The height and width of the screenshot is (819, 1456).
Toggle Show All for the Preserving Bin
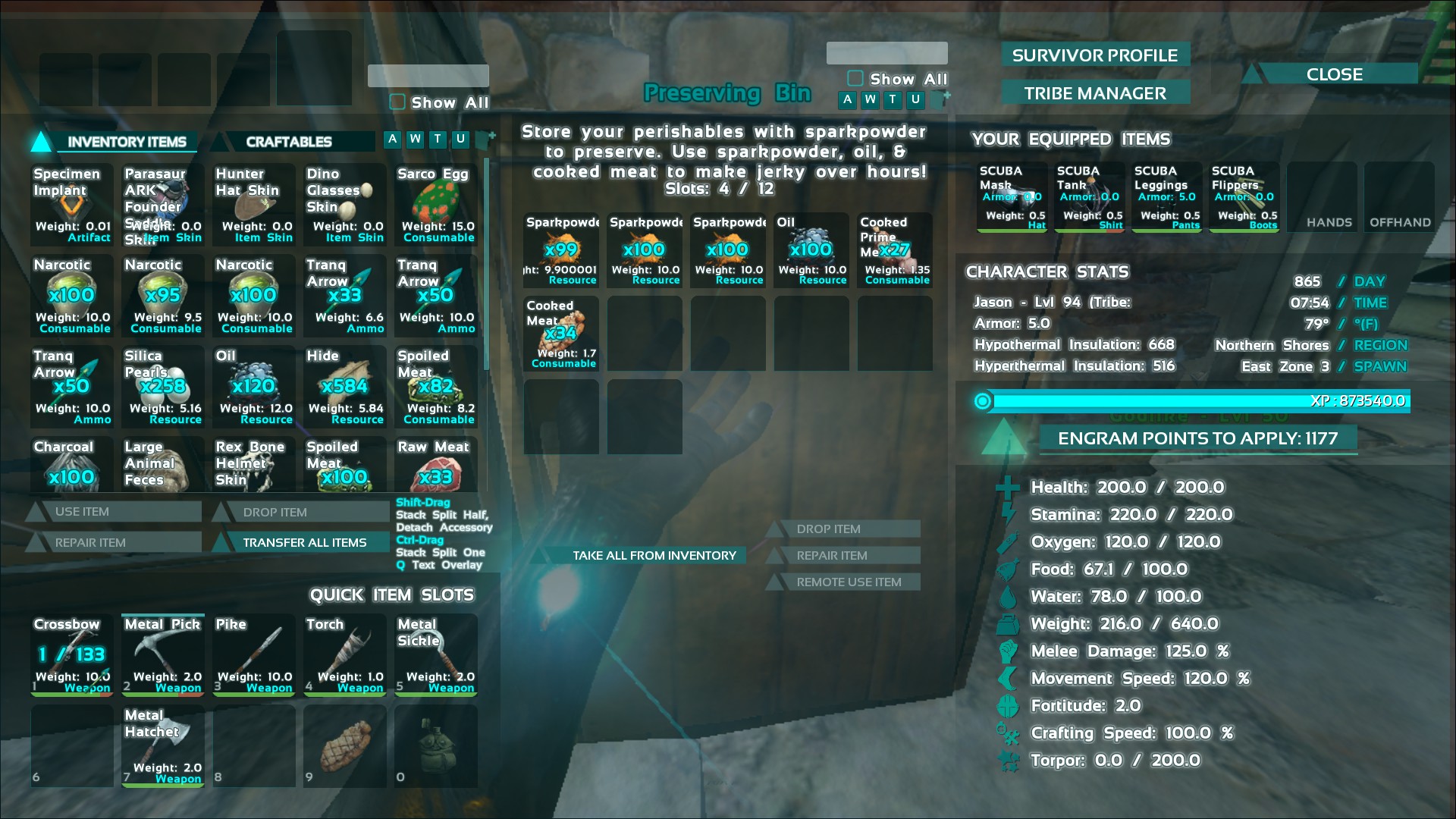coord(855,79)
